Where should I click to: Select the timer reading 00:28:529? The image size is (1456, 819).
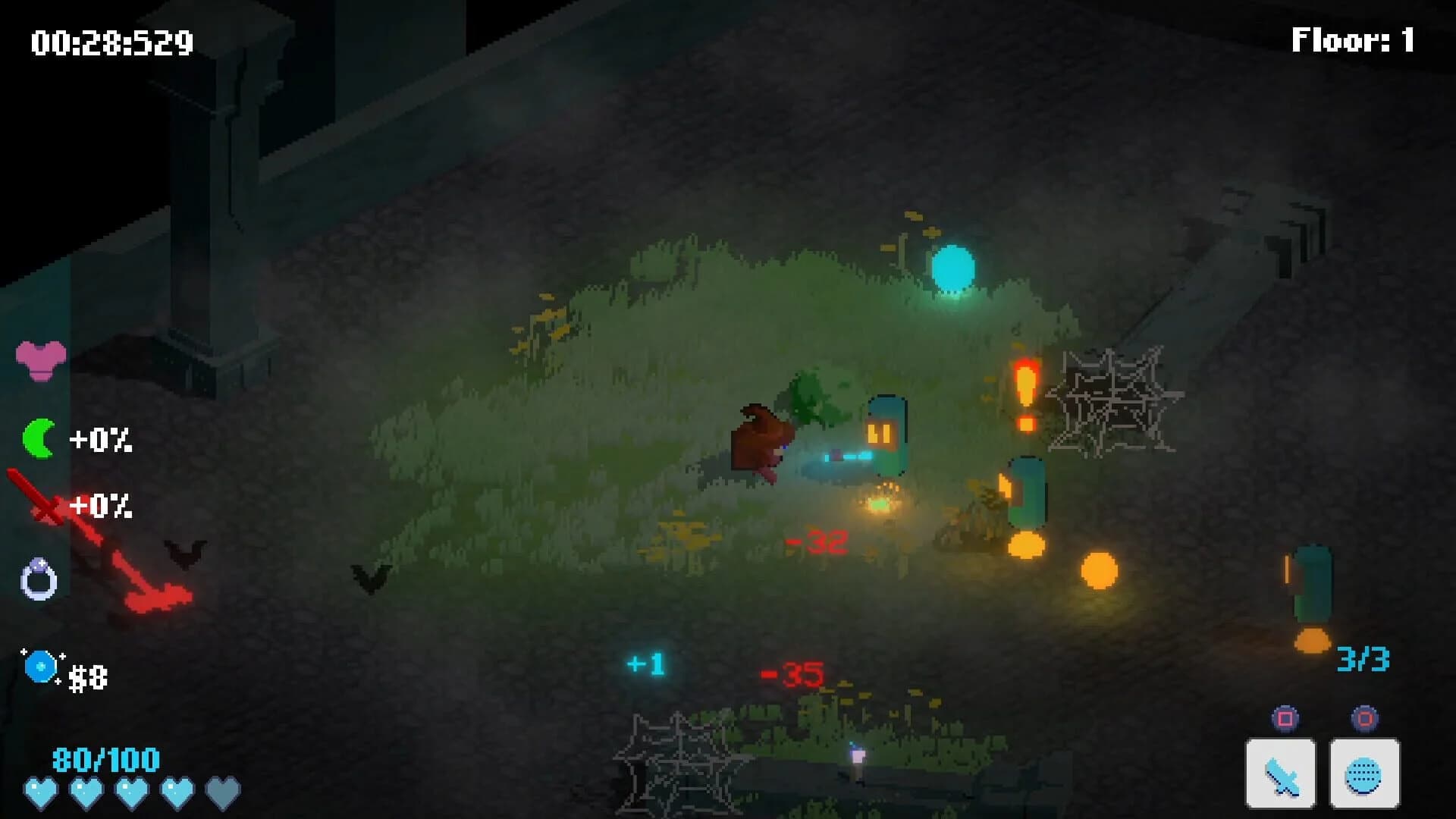click(x=111, y=42)
